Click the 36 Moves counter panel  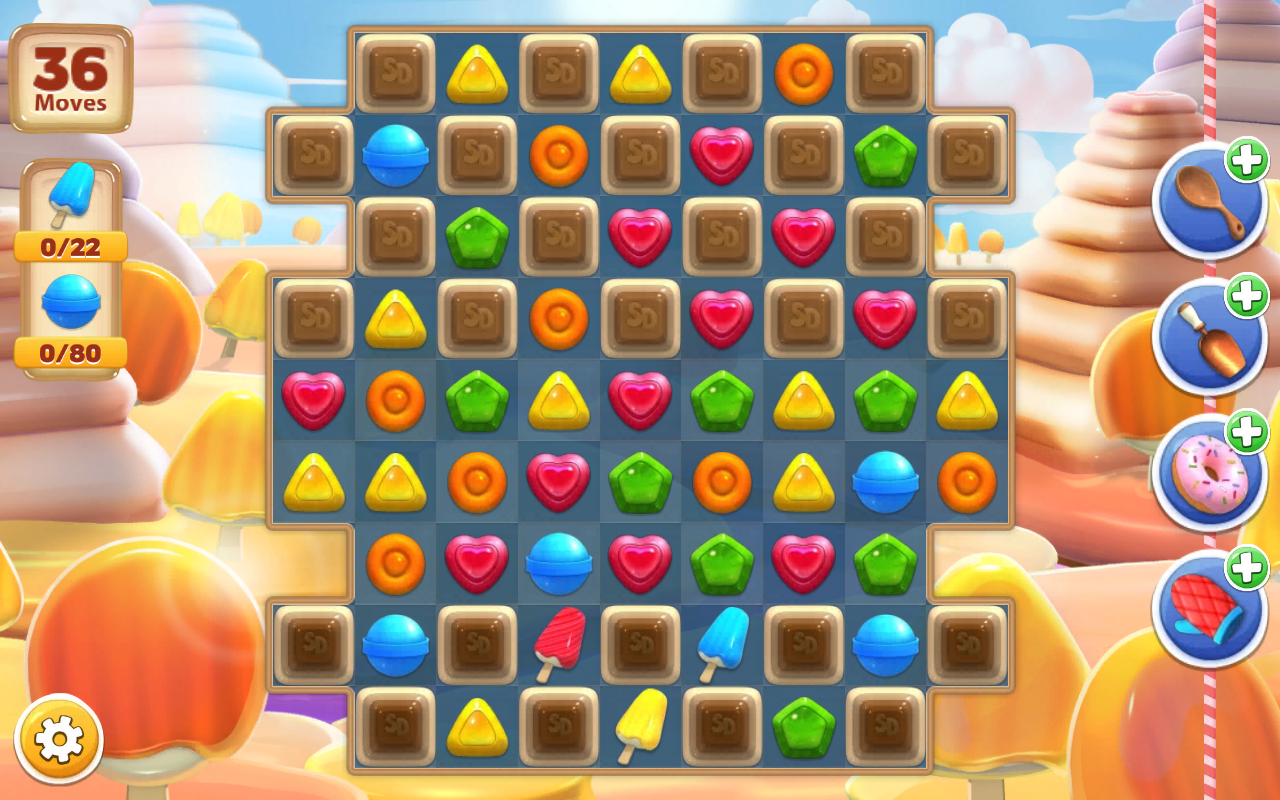(70, 75)
